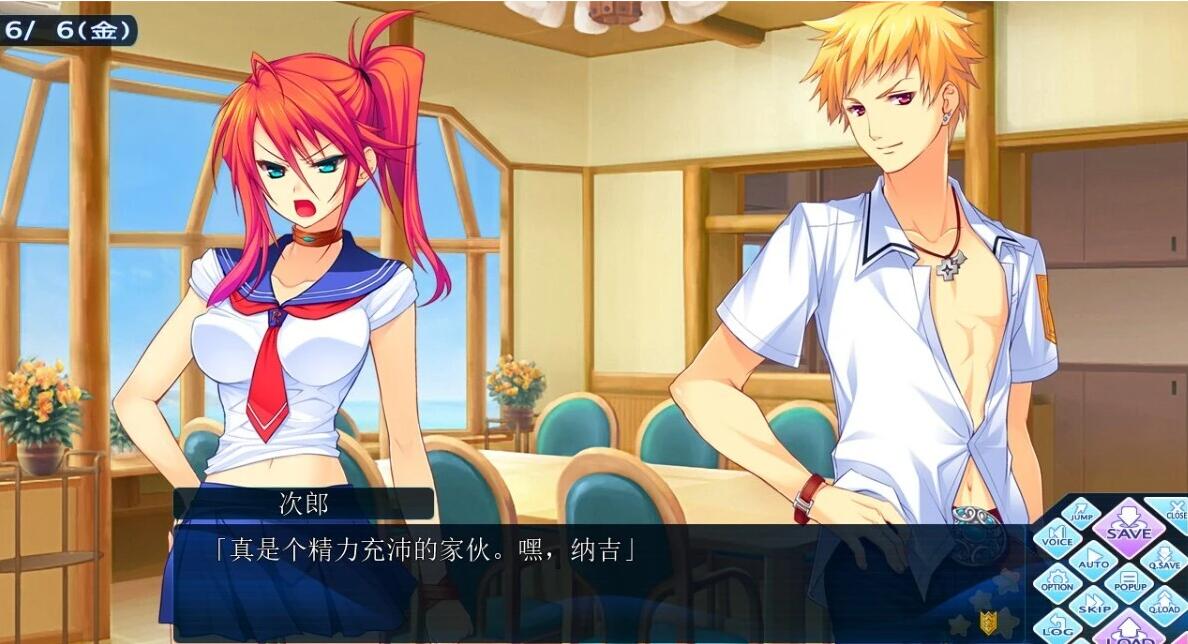Open the Option settings
The height and width of the screenshot is (644, 1188).
coord(1057,582)
